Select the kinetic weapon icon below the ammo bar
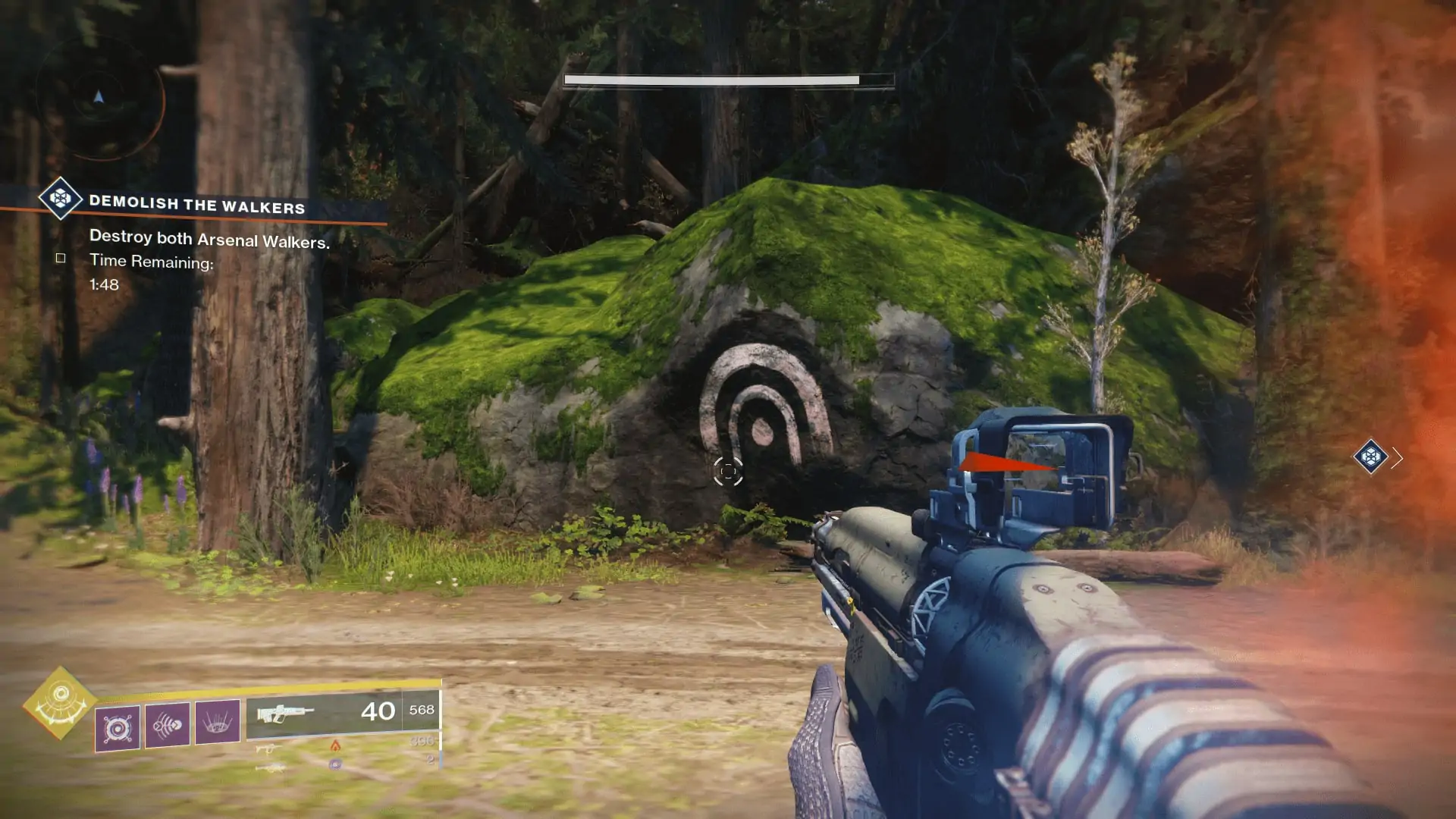1456x819 pixels. tap(268, 749)
